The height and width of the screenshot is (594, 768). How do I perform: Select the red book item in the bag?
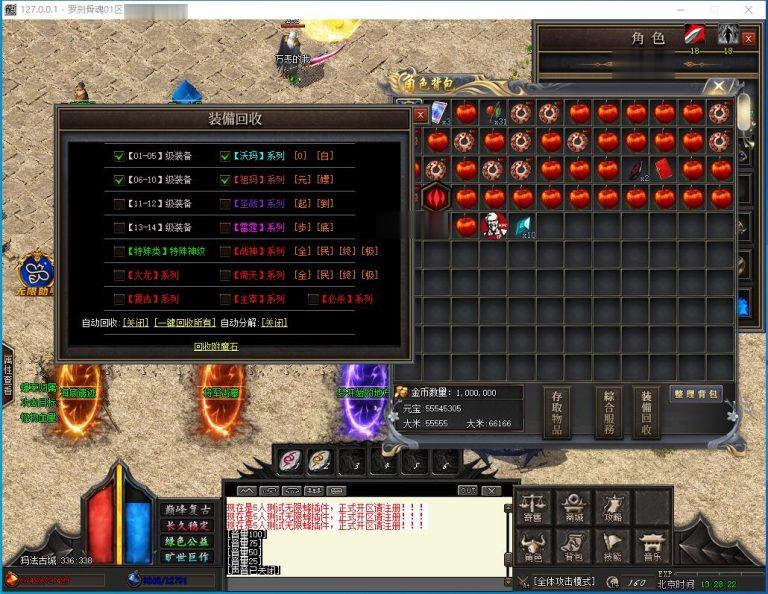click(x=664, y=169)
